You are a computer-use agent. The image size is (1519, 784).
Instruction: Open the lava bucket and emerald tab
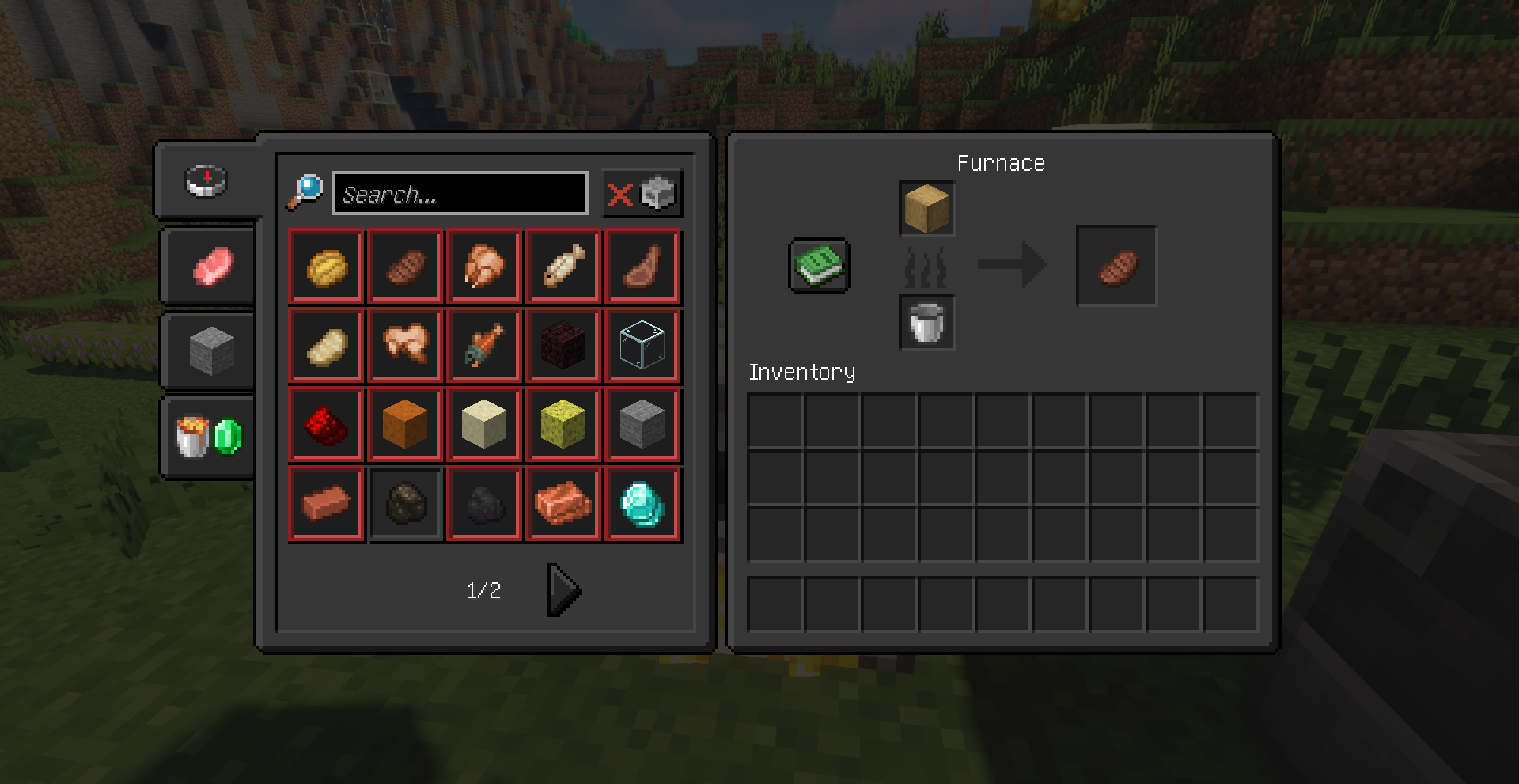click(x=209, y=436)
